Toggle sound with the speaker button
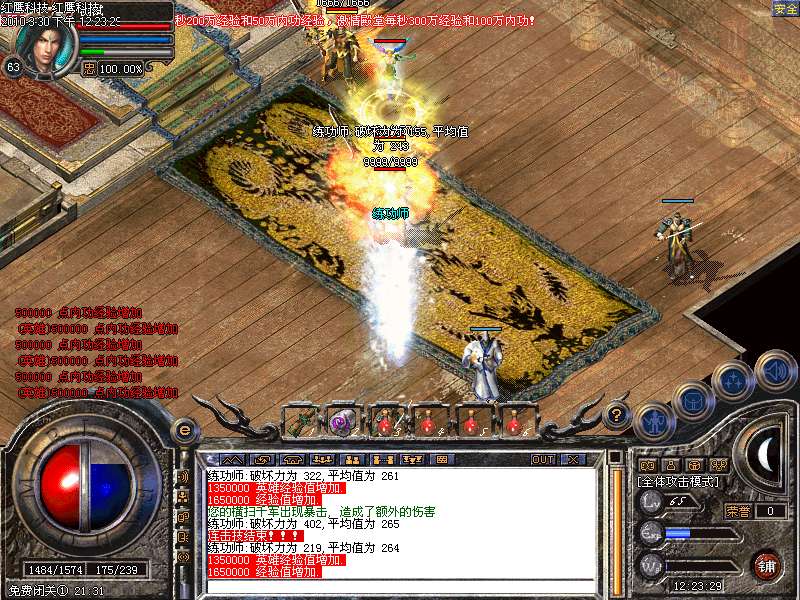 775,370
